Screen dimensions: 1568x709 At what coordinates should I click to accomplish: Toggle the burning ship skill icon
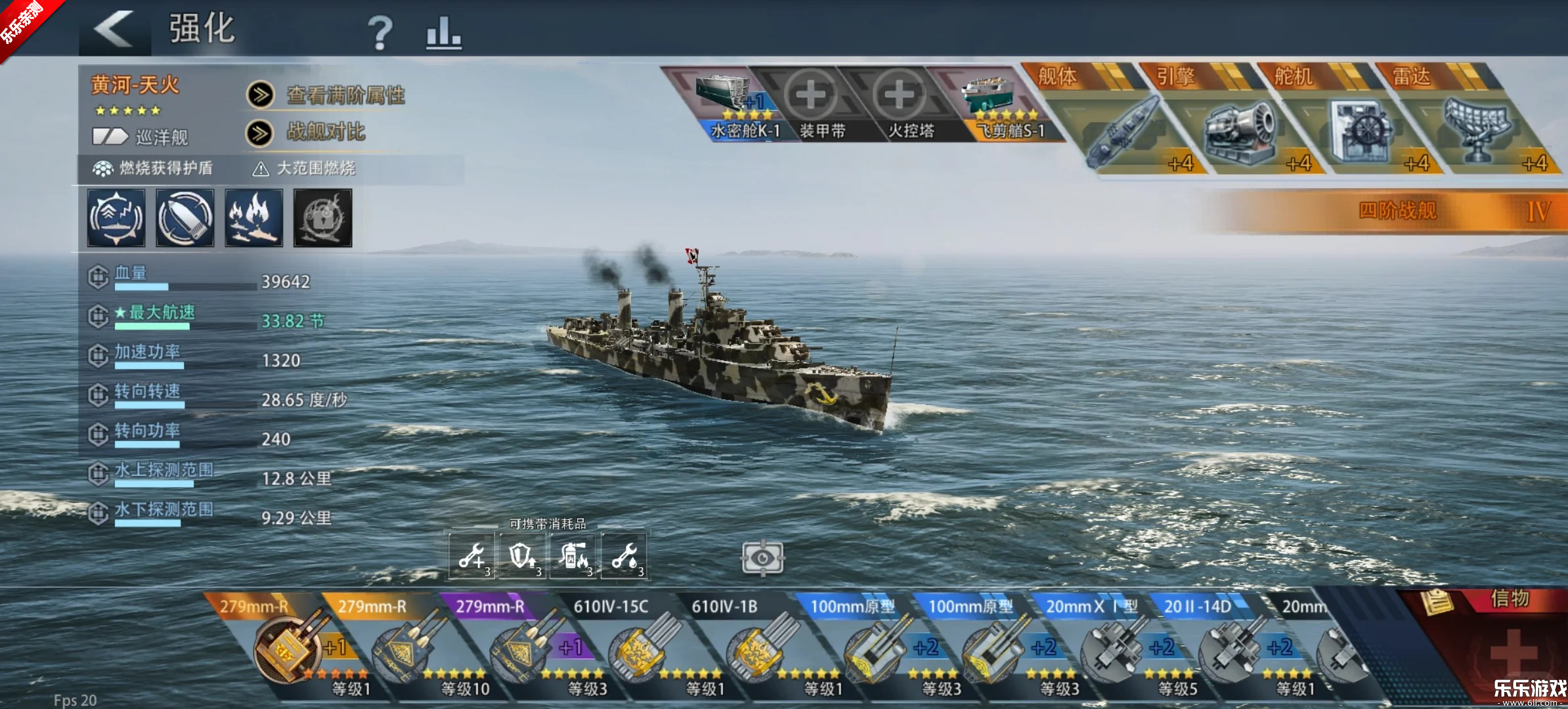coord(253,218)
